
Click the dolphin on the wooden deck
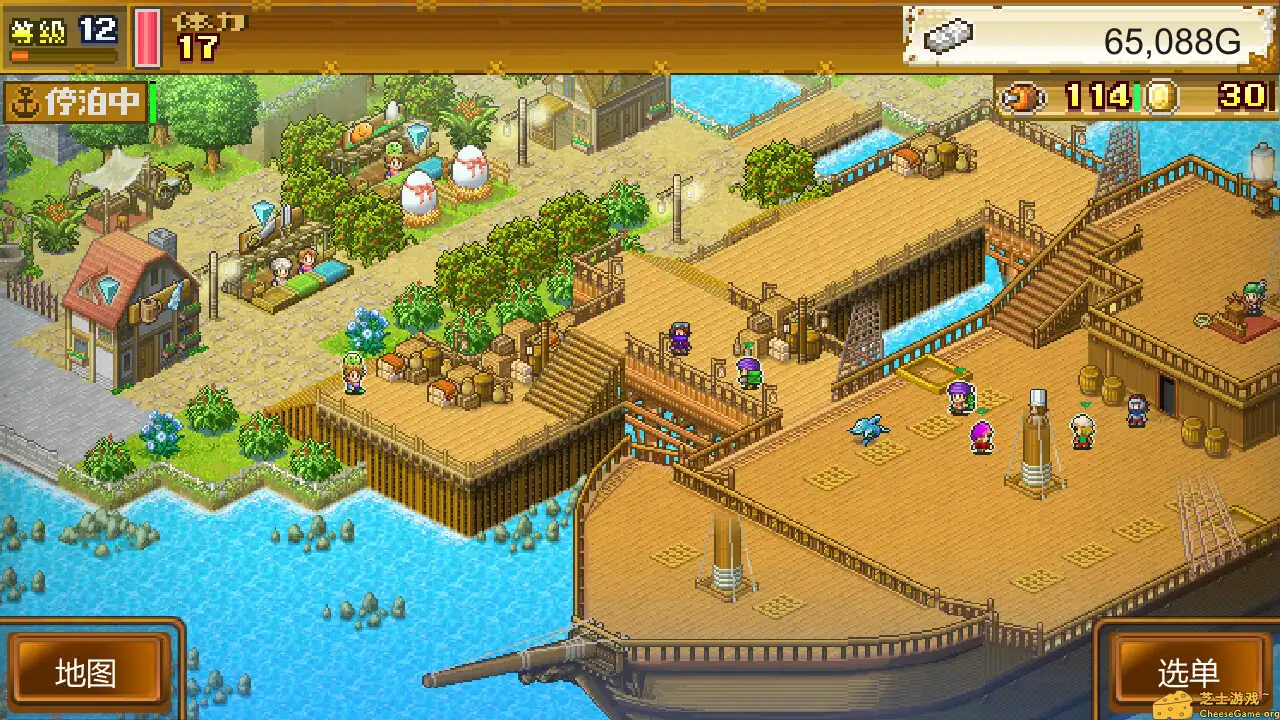coord(868,428)
